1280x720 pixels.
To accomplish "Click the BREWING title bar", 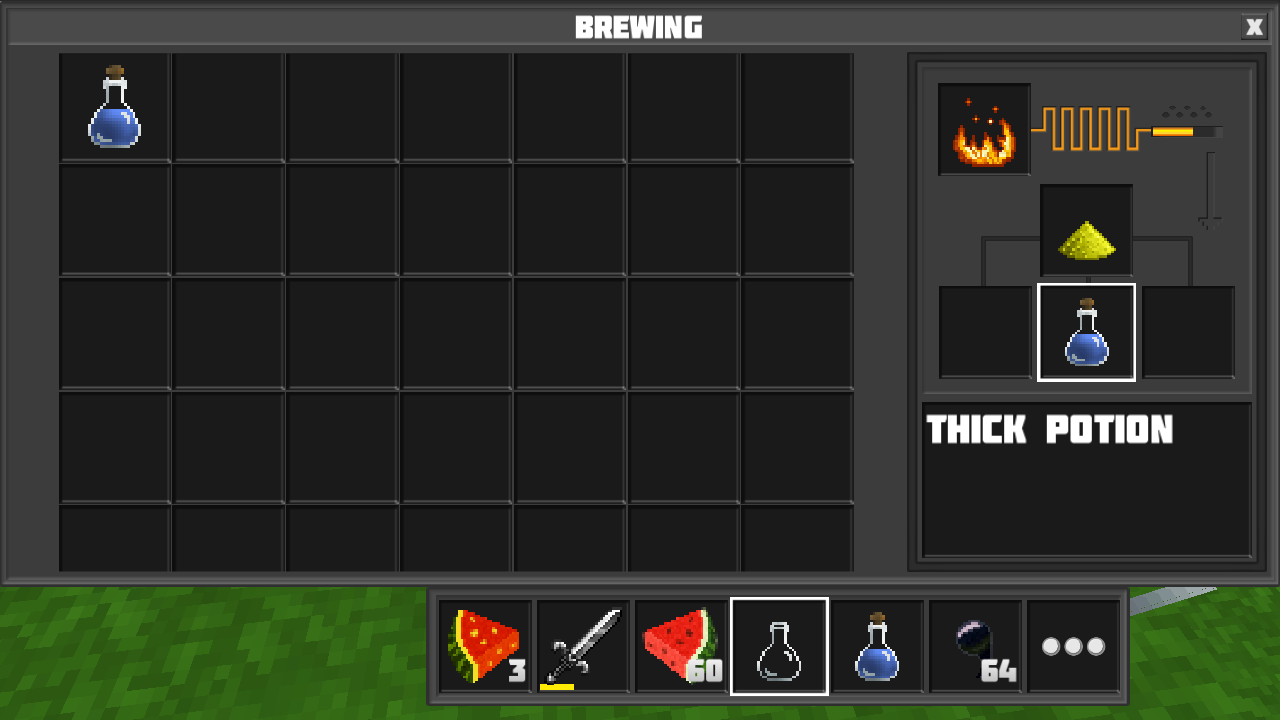I will [x=640, y=26].
